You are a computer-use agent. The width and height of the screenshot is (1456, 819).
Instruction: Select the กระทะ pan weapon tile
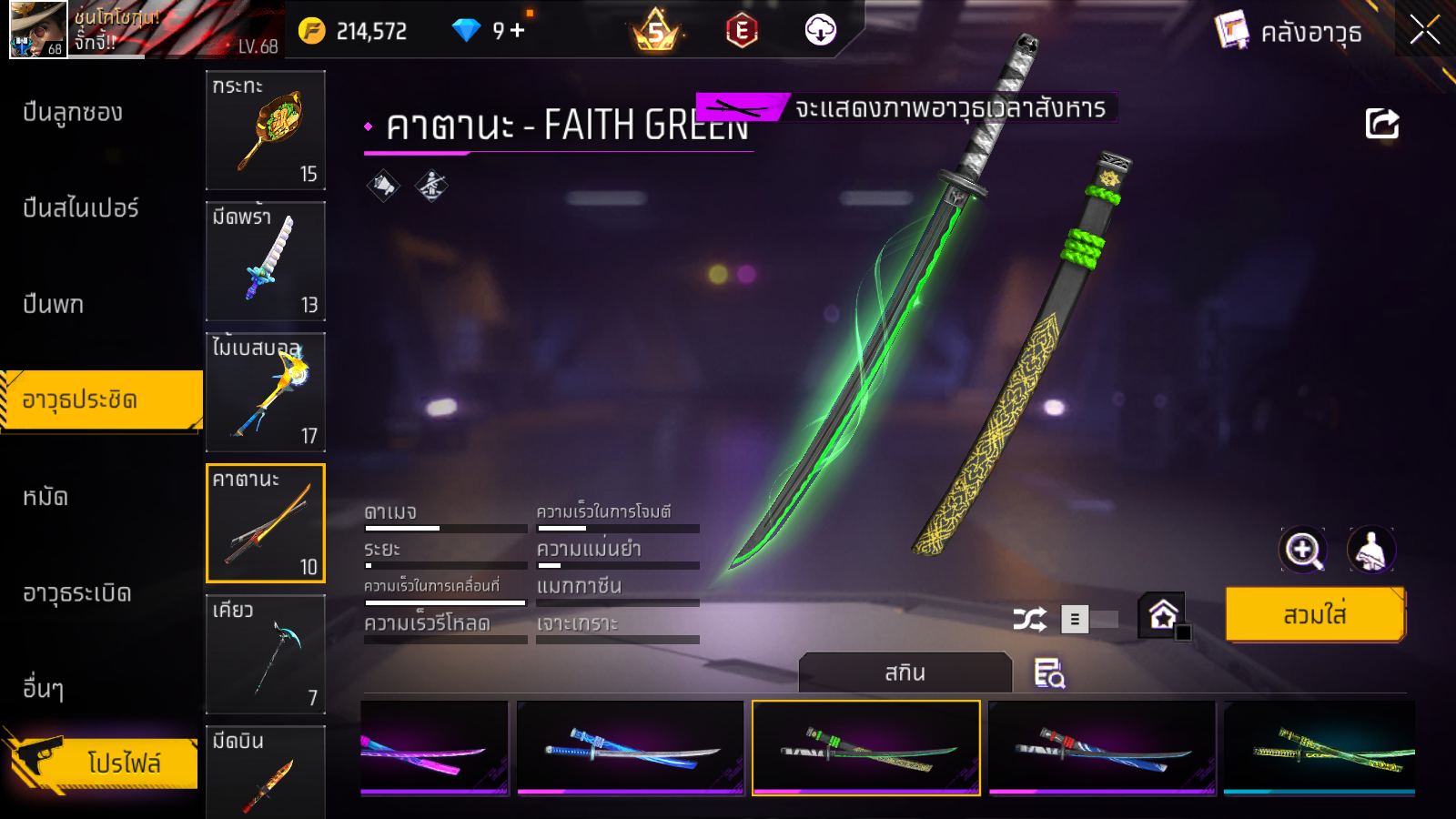point(266,130)
